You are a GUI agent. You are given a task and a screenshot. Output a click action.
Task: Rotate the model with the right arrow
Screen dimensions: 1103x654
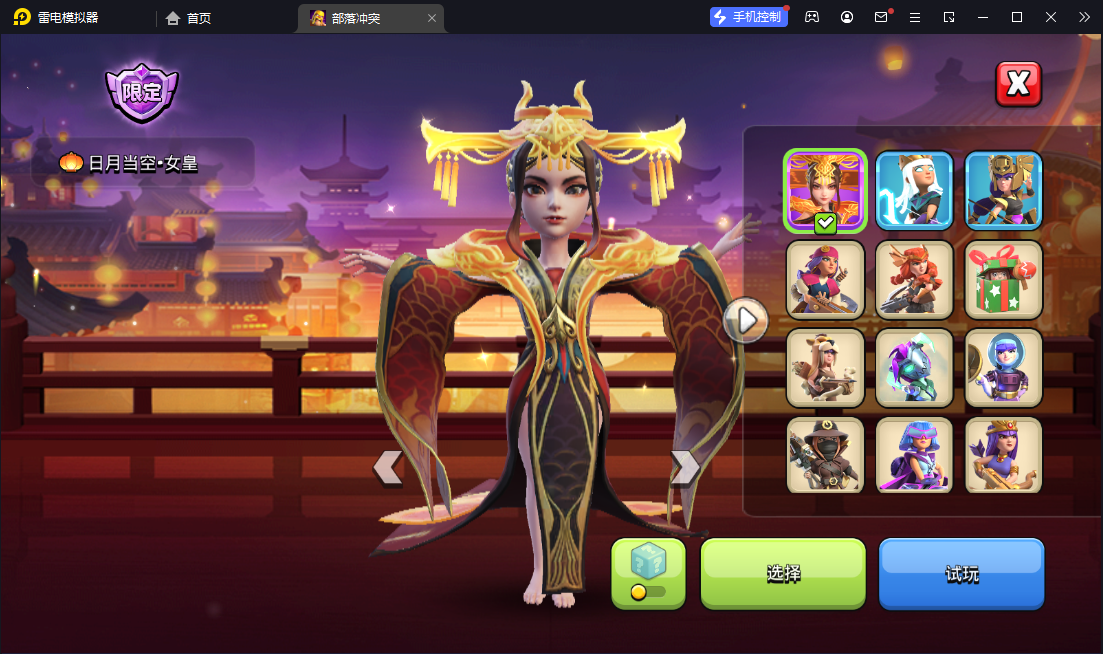684,467
